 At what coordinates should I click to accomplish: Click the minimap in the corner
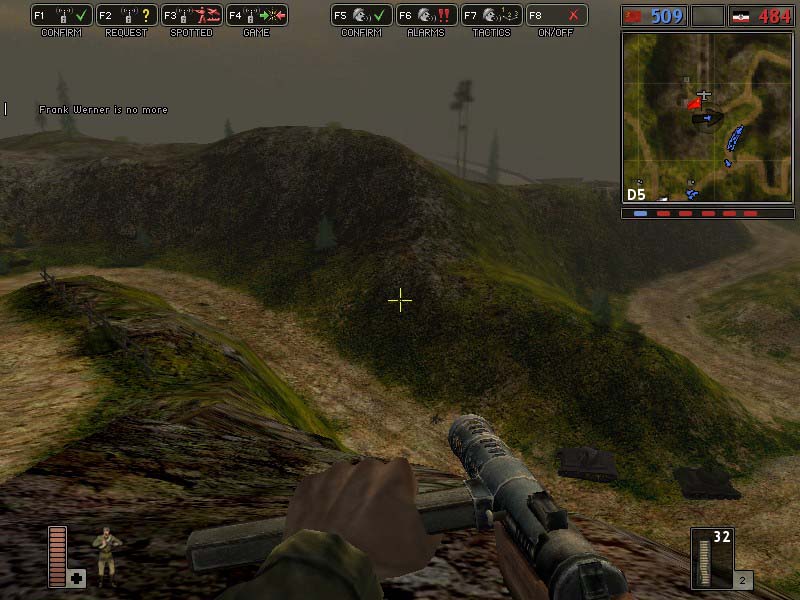[706, 116]
